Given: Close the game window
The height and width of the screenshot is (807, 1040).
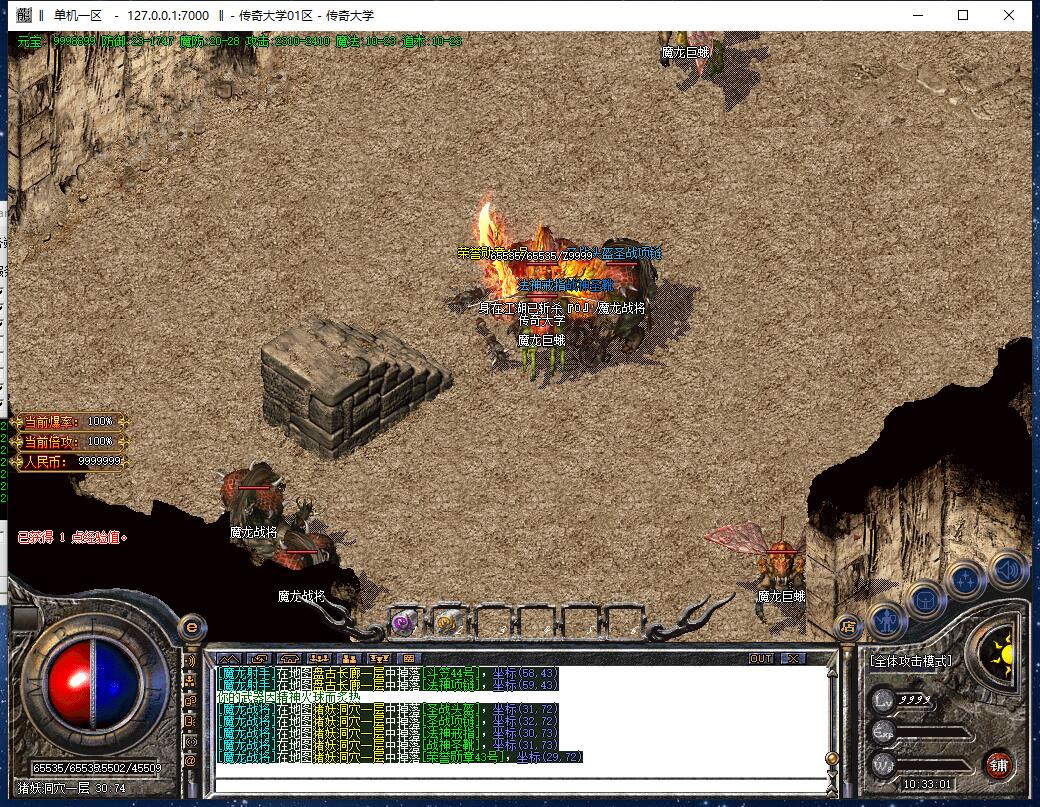Looking at the screenshot, I should pyautogui.click(x=1012, y=15).
